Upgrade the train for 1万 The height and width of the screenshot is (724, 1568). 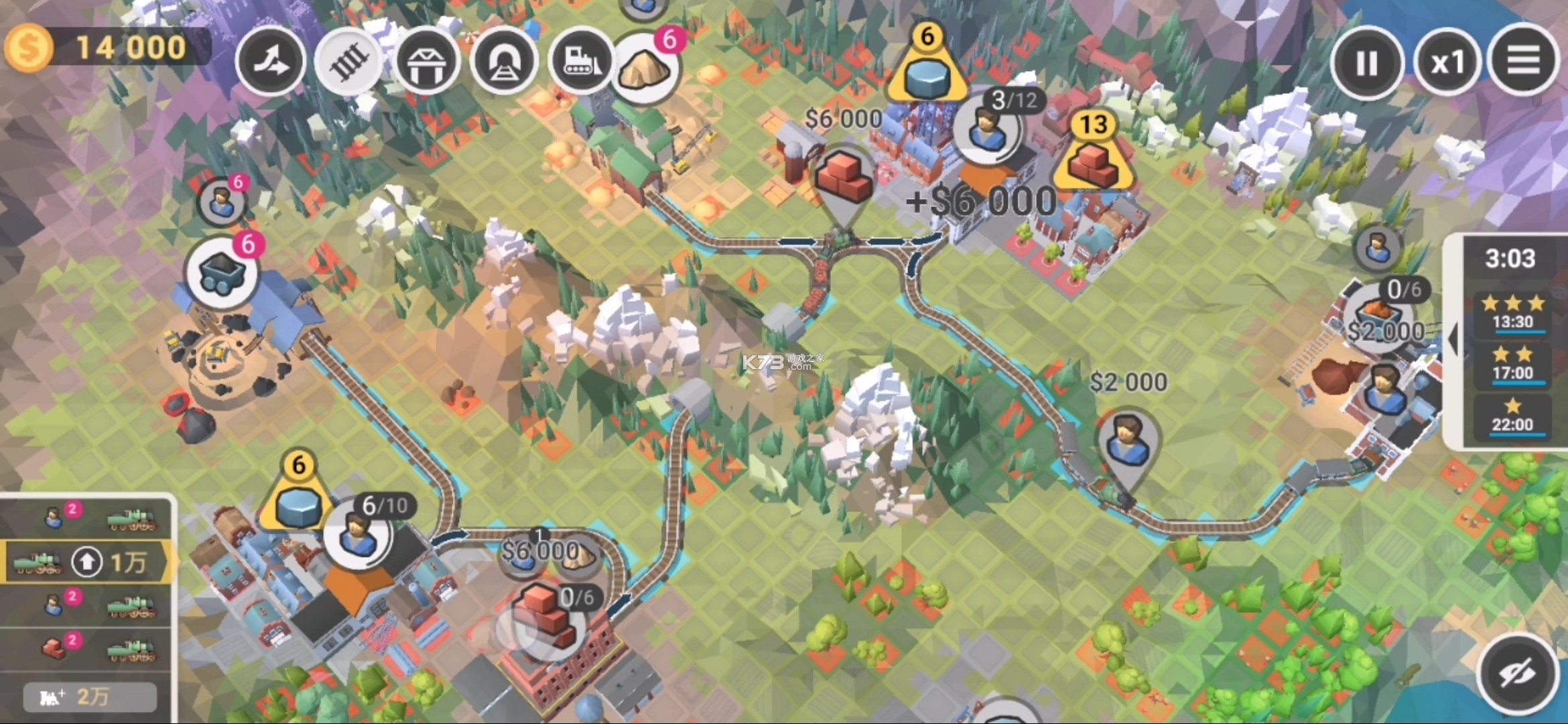coord(87,562)
